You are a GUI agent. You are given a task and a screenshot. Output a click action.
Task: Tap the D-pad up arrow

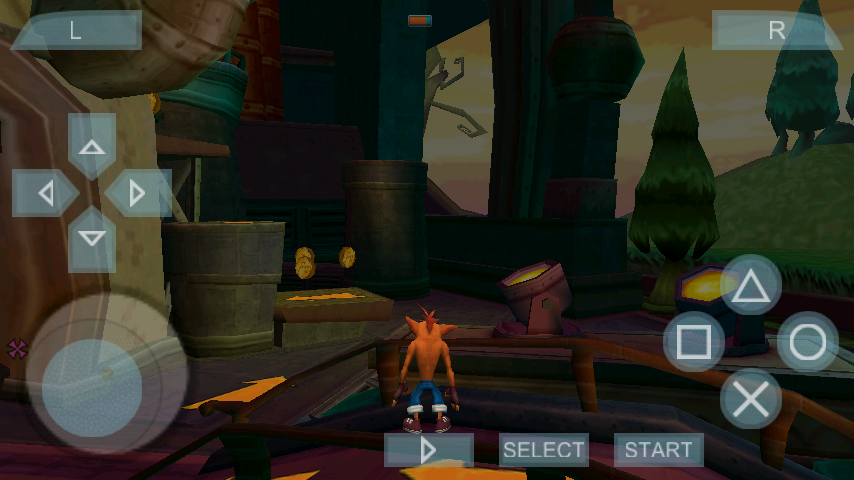92,147
